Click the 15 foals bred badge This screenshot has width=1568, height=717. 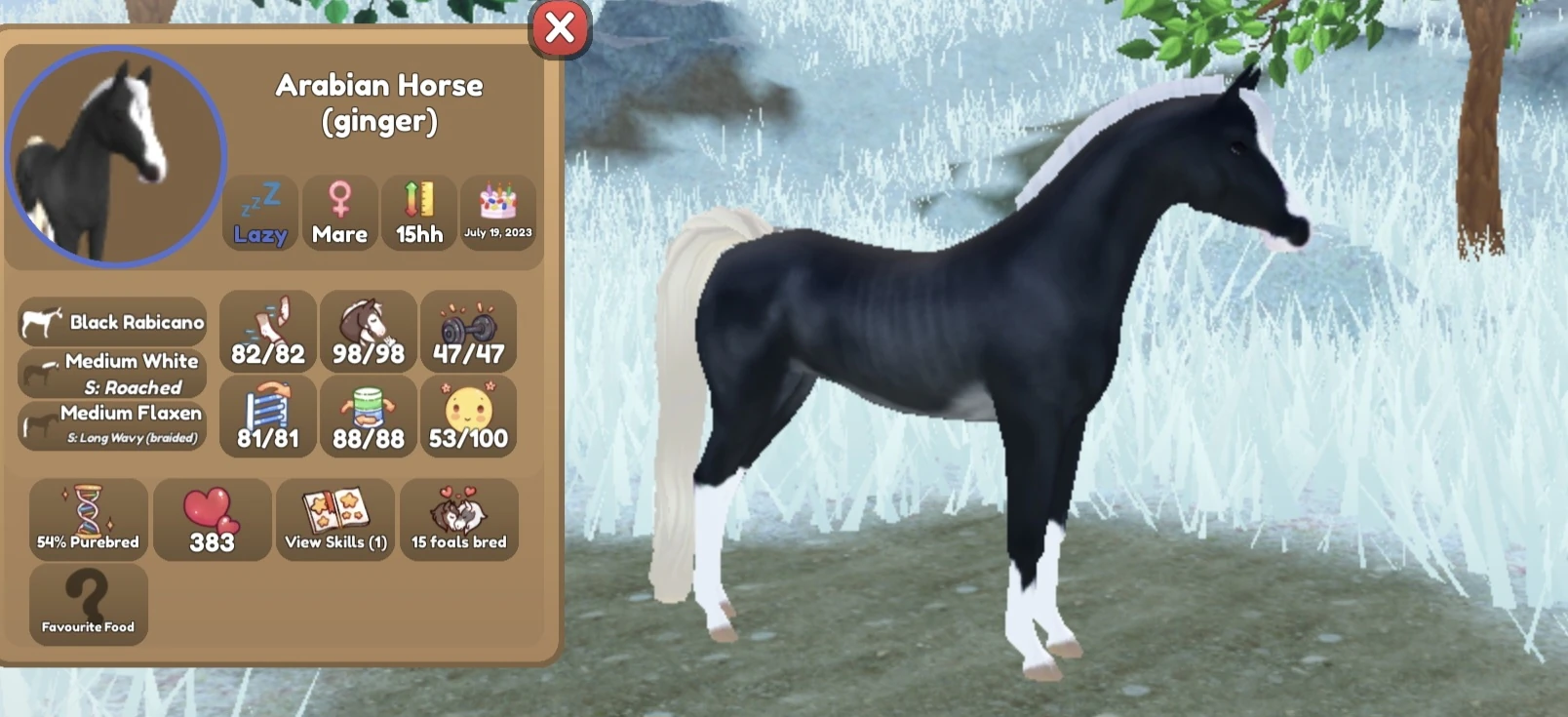[x=459, y=519]
